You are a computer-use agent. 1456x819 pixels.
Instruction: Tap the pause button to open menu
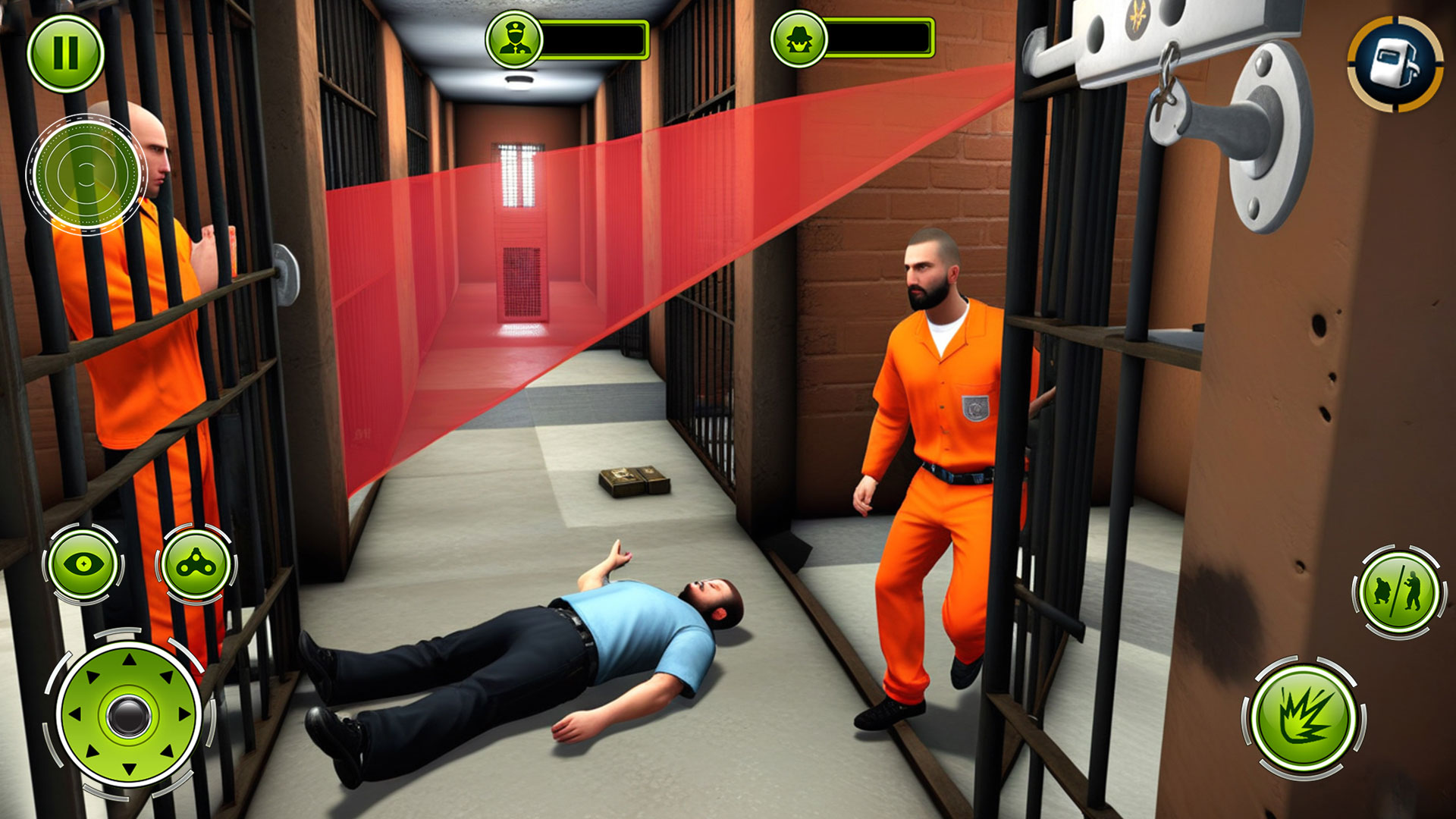(x=67, y=51)
